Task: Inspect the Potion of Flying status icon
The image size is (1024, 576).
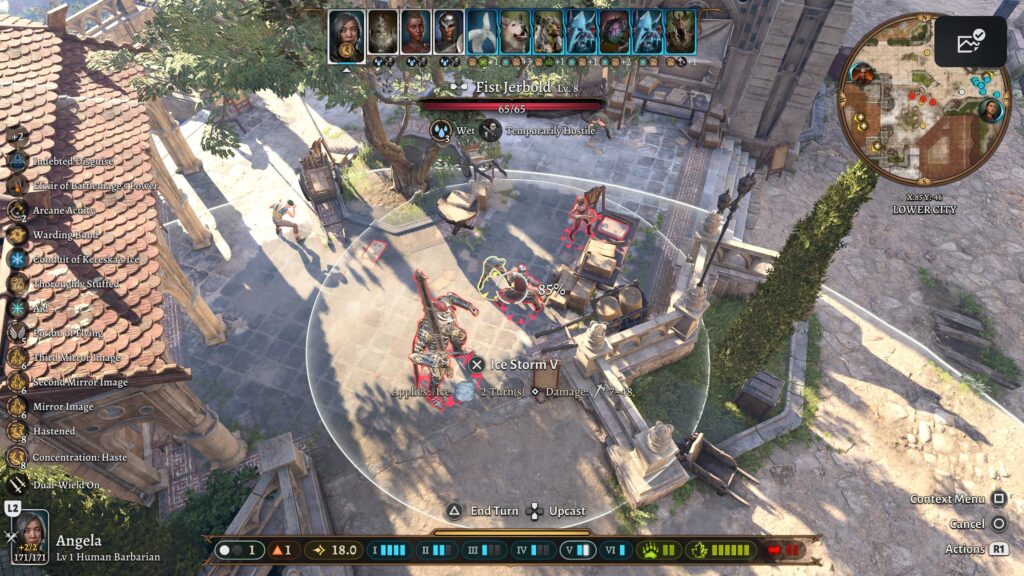Action: click(17, 333)
